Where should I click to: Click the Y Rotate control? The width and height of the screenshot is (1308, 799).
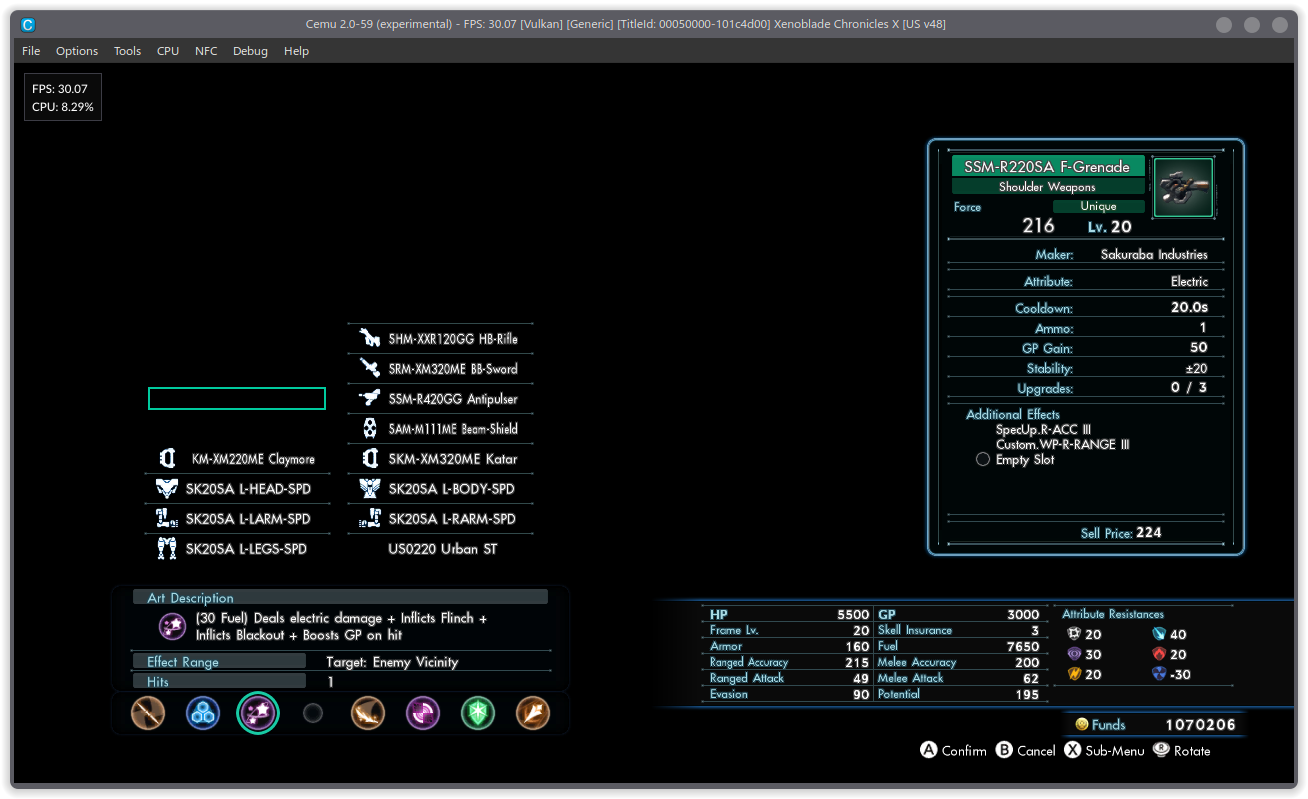click(x=1181, y=750)
